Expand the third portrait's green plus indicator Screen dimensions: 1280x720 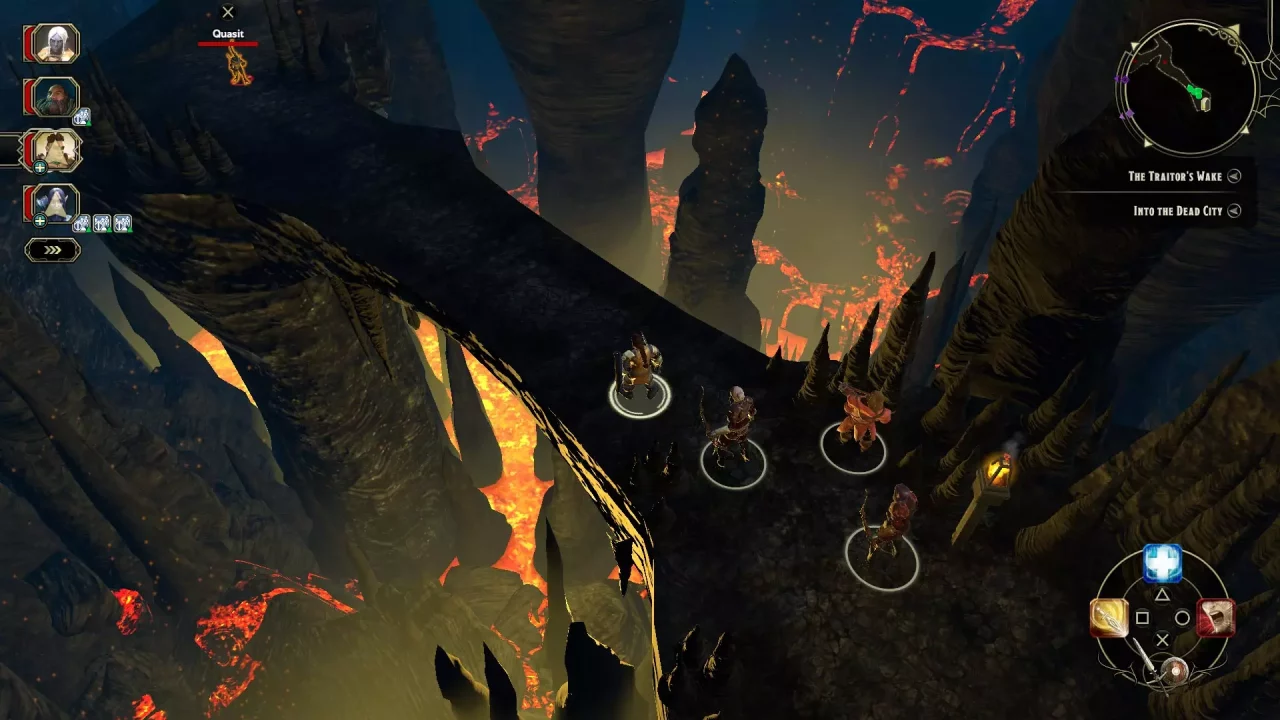pyautogui.click(x=40, y=168)
